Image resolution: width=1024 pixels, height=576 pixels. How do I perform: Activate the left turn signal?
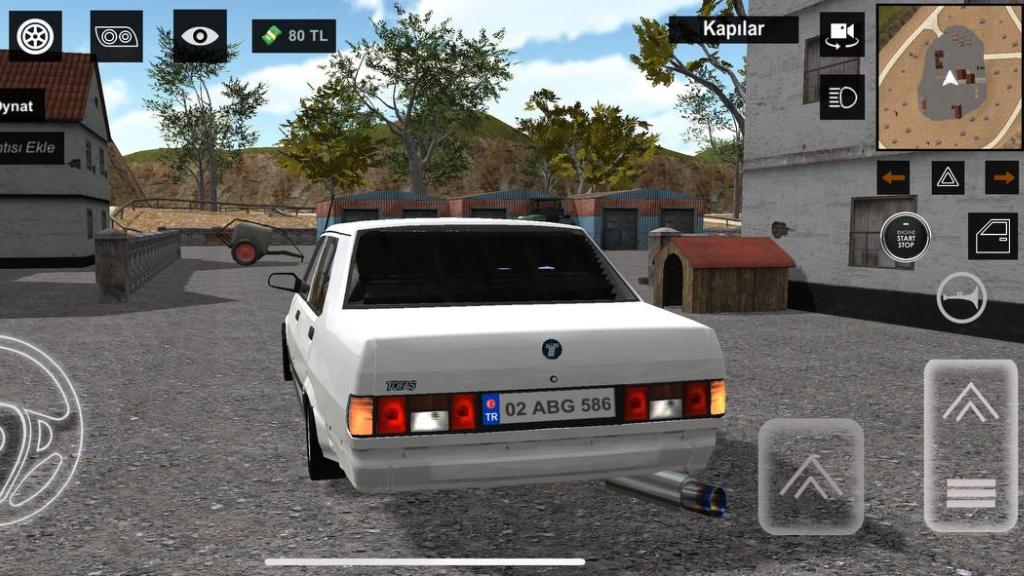(x=893, y=178)
